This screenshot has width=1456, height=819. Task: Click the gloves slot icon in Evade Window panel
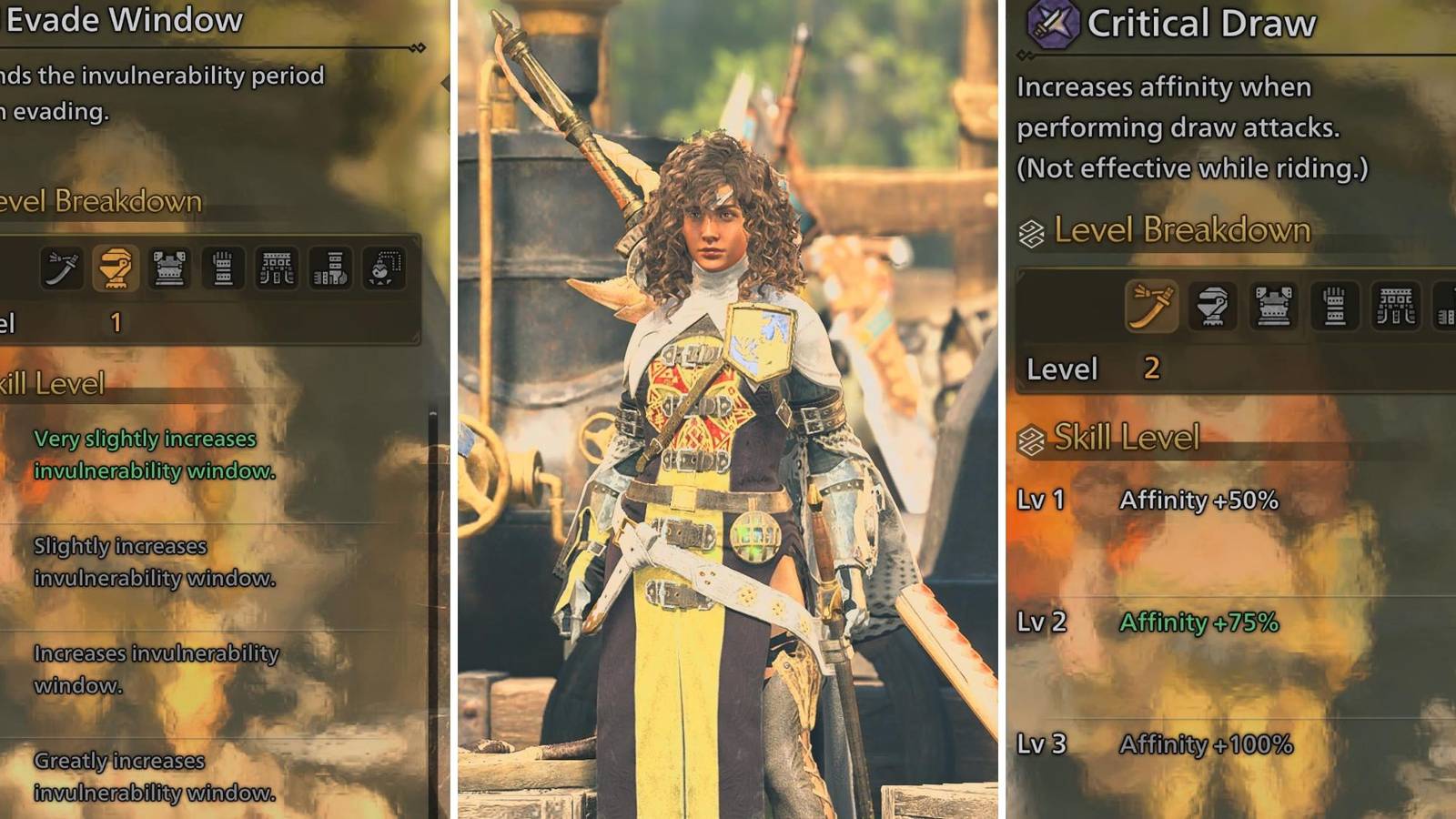223,264
